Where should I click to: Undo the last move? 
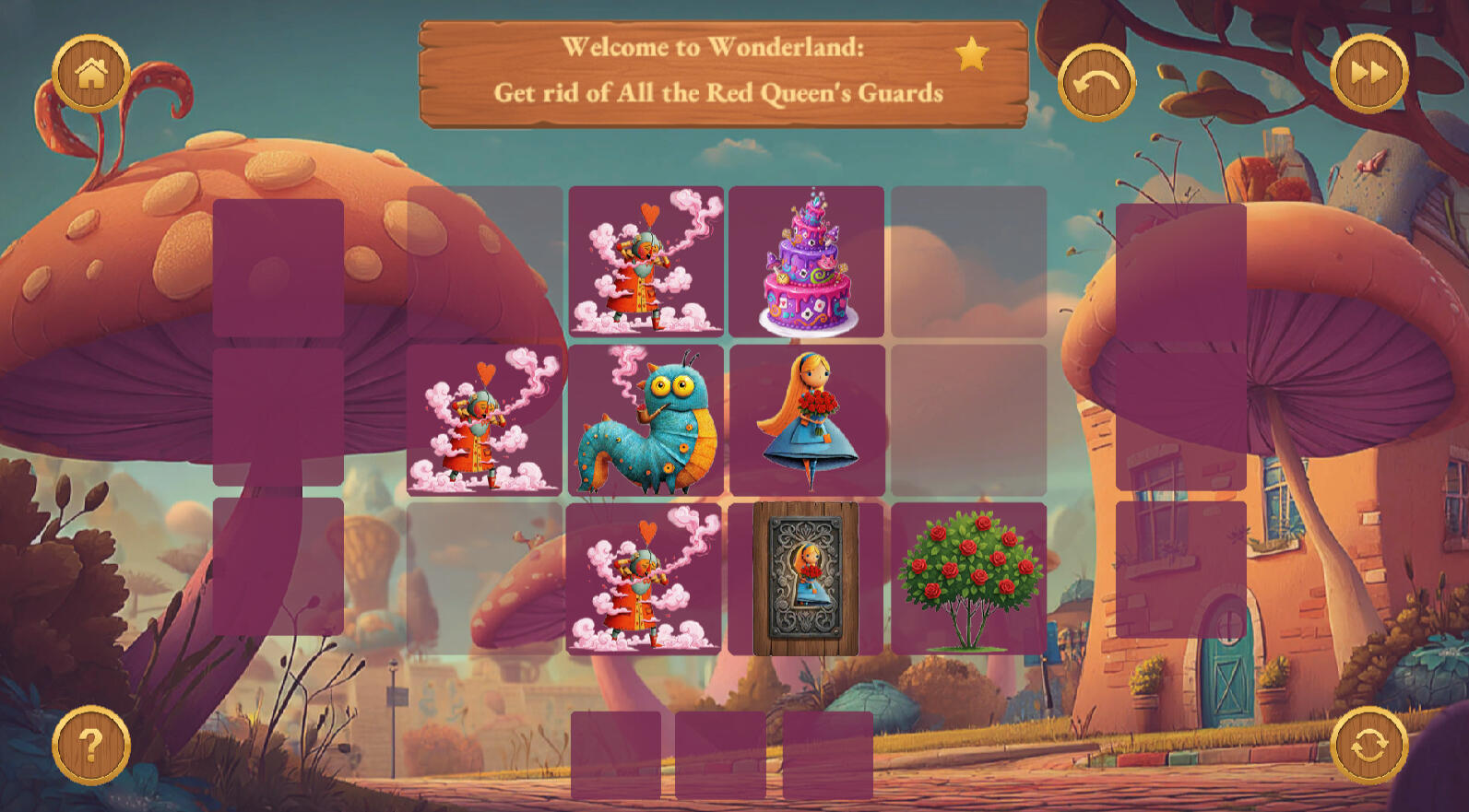[x=1096, y=83]
